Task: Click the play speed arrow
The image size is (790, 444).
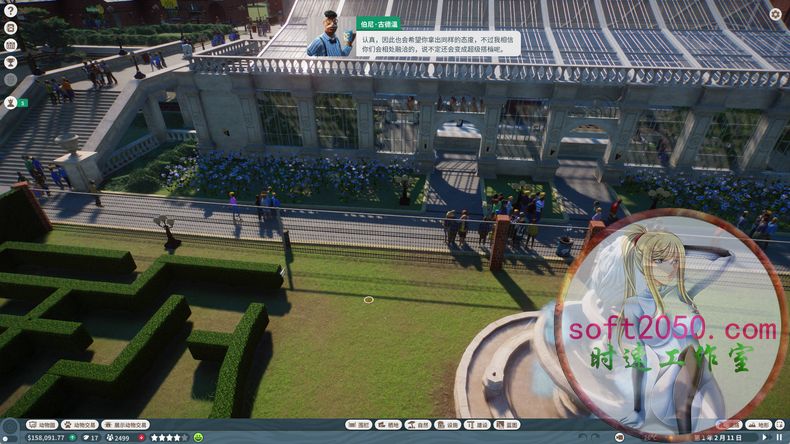Action: point(766,437)
